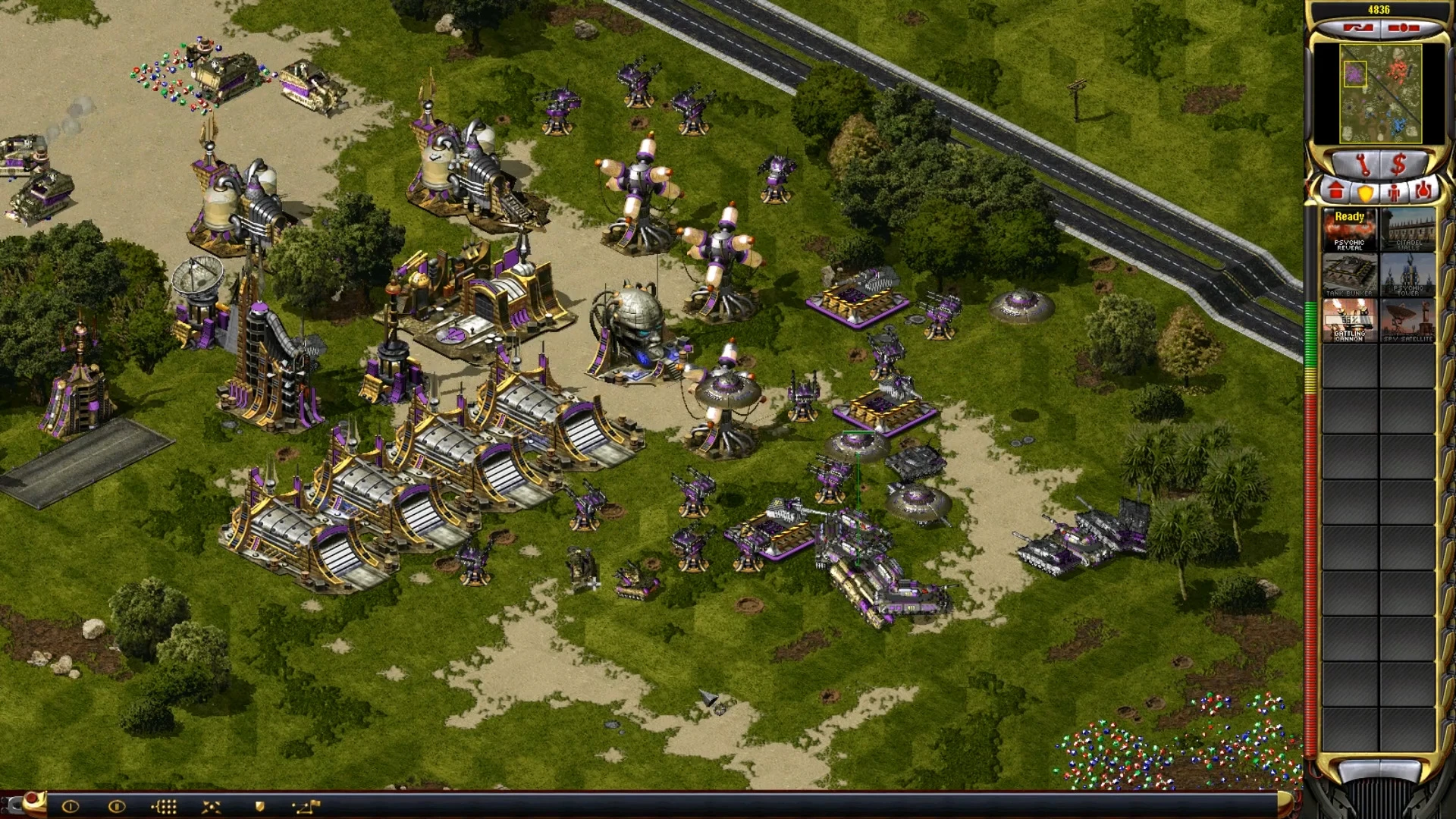Viewport: 1456px width, 819px height.
Task: Build Citadel Walls from the sidebar
Action: click(x=1408, y=230)
